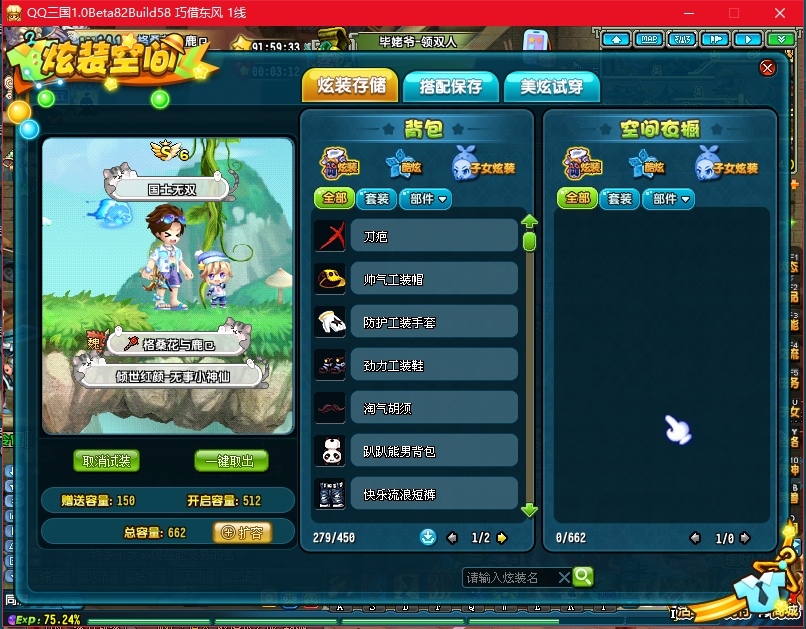806x629 pixels.
Task: Open the backpack 部件 dropdown
Action: point(426,199)
